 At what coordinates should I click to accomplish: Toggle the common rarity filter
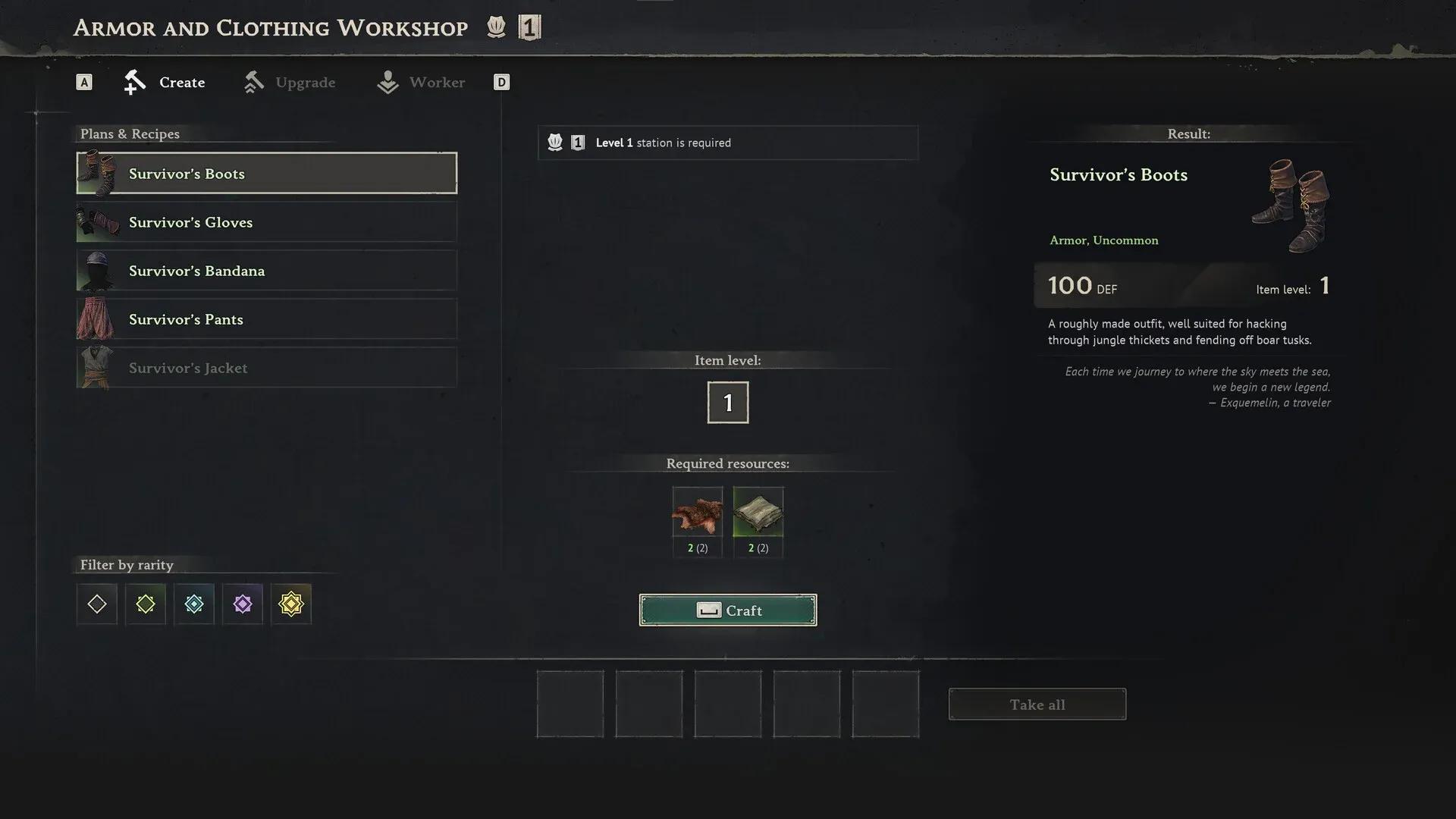click(x=96, y=604)
